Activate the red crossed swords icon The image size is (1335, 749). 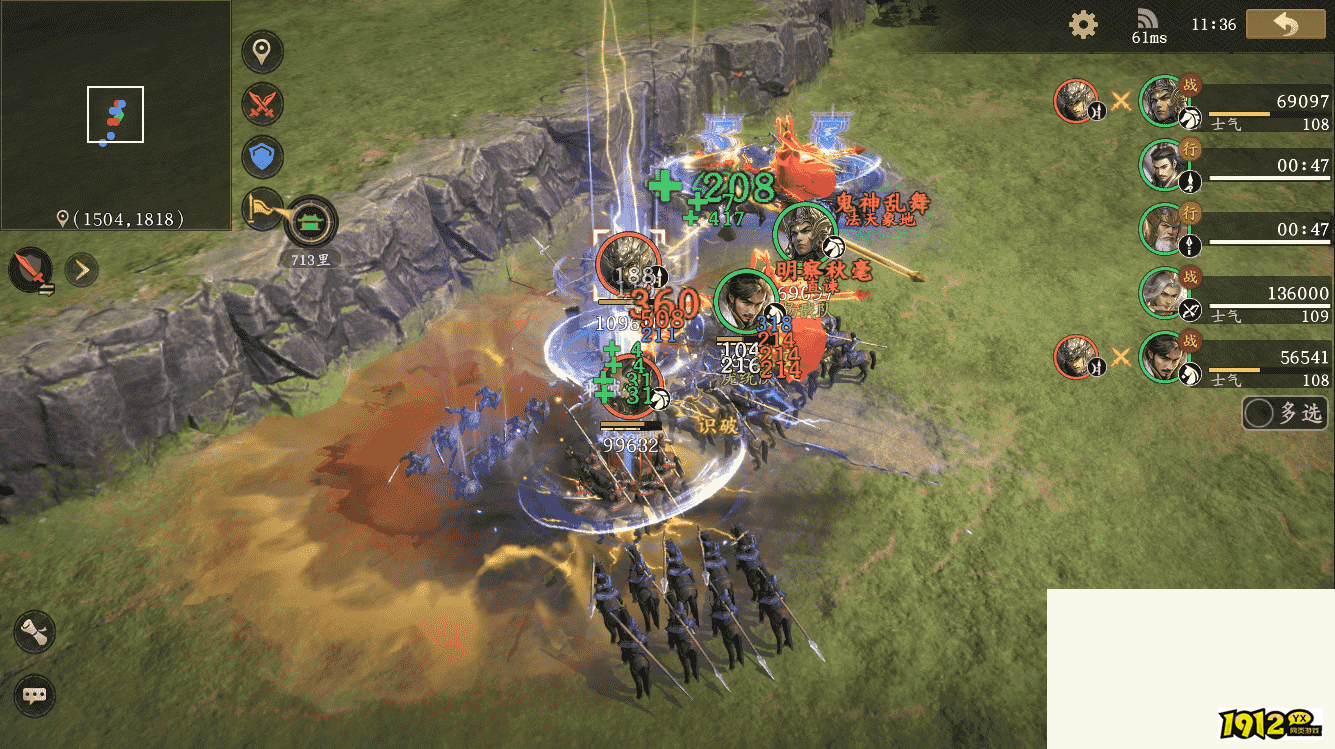262,104
